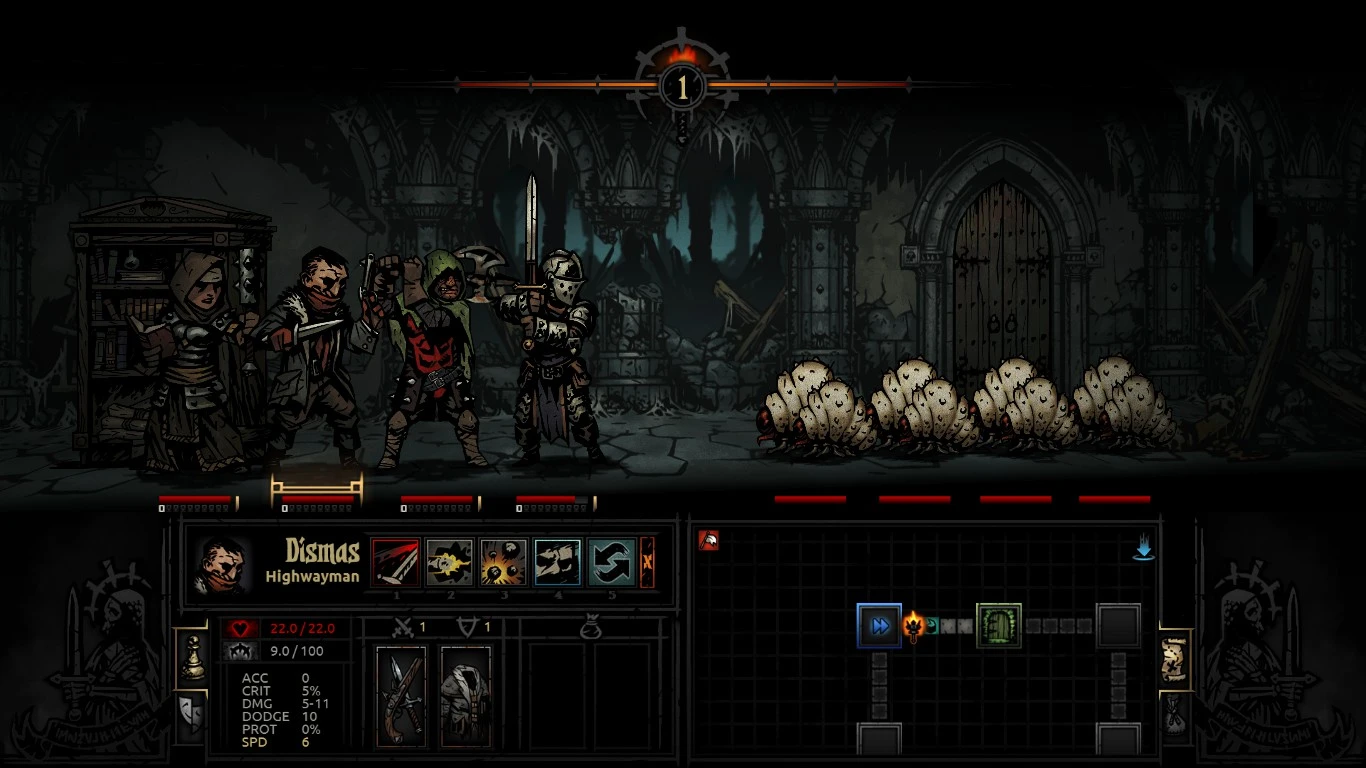Screen dimensions: 1366x768
Task: Inspect the fur-collared coat armor slot
Action: [x=466, y=696]
